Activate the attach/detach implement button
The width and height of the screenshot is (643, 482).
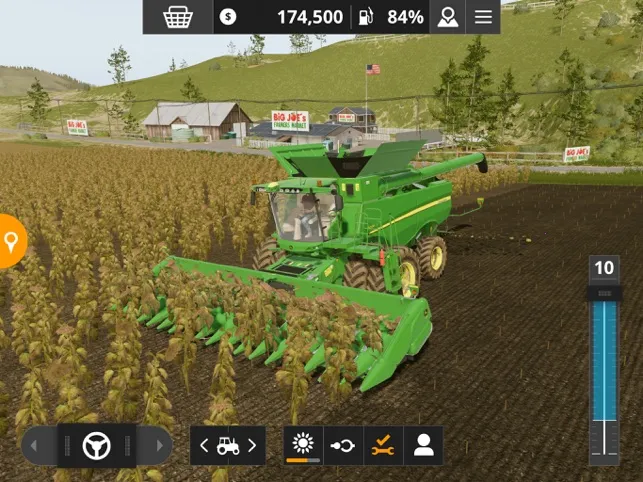tap(343, 446)
